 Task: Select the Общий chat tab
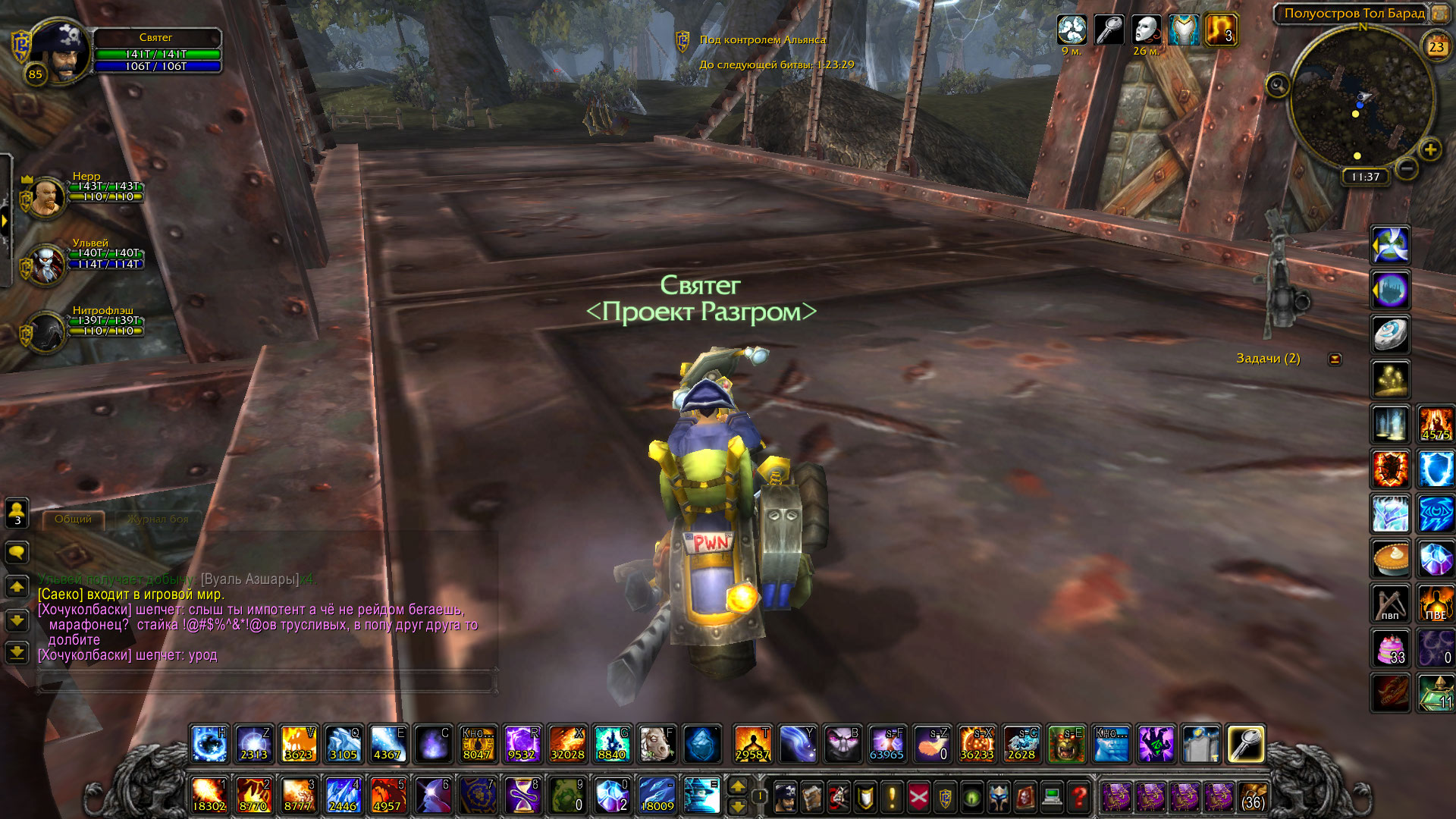tap(73, 519)
